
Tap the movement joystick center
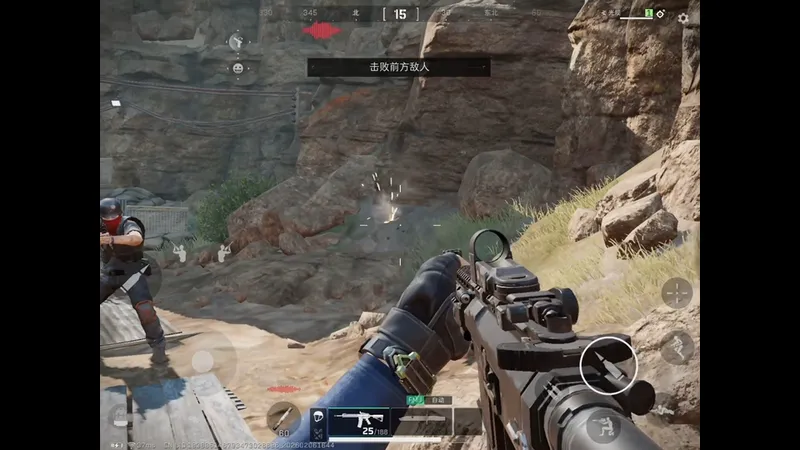[x=203, y=361]
